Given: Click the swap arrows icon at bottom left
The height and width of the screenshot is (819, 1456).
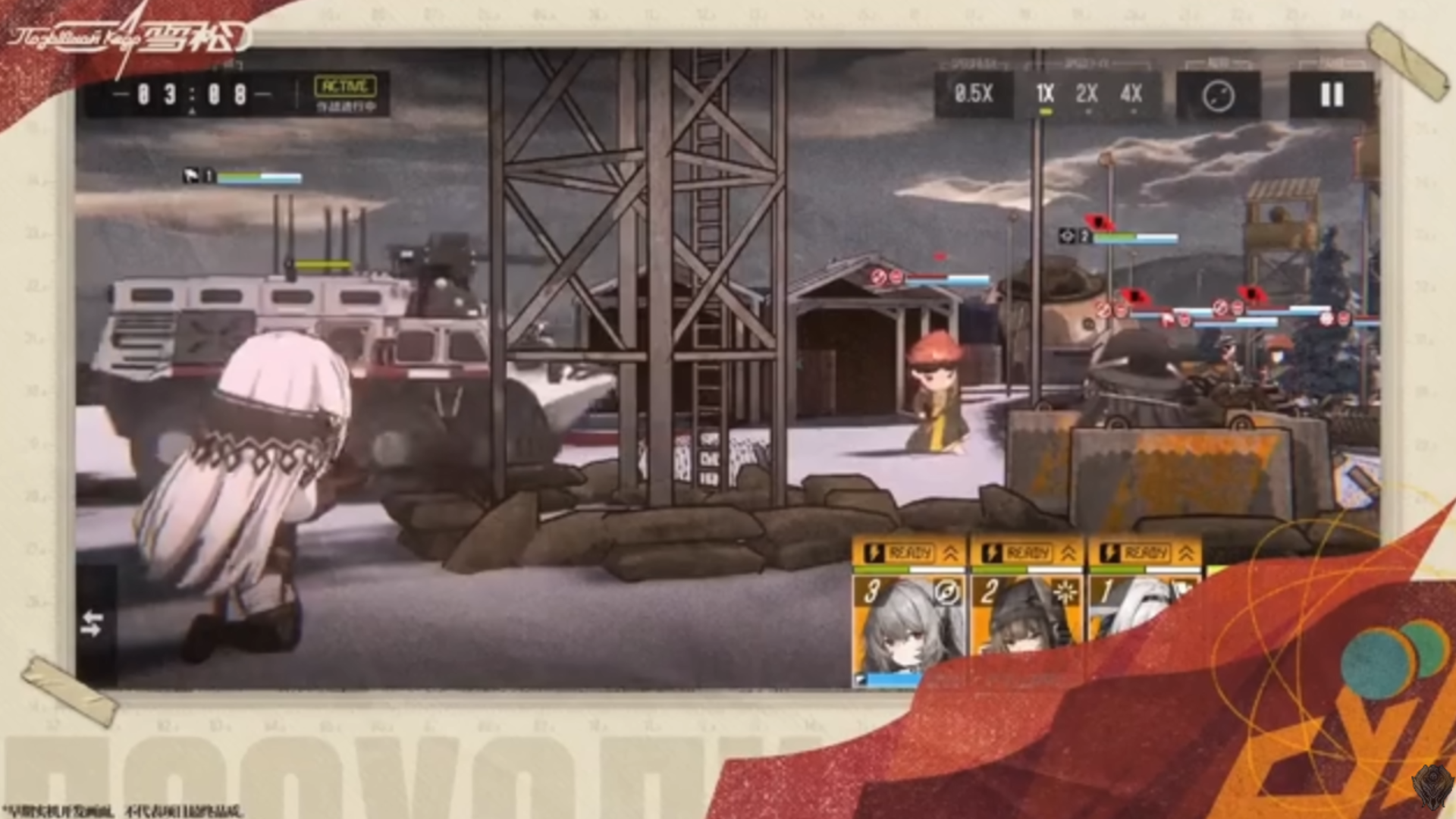Looking at the screenshot, I should tap(93, 625).
